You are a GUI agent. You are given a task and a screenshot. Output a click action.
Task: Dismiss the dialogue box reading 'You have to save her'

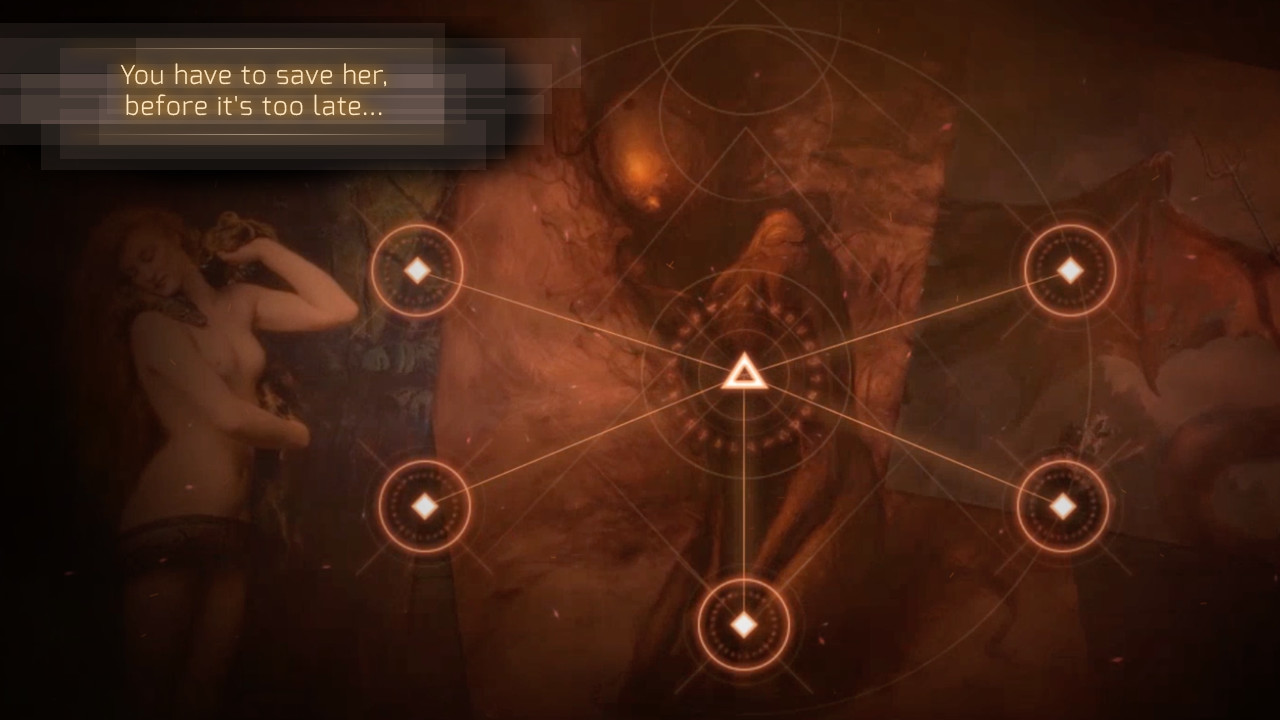pos(256,90)
